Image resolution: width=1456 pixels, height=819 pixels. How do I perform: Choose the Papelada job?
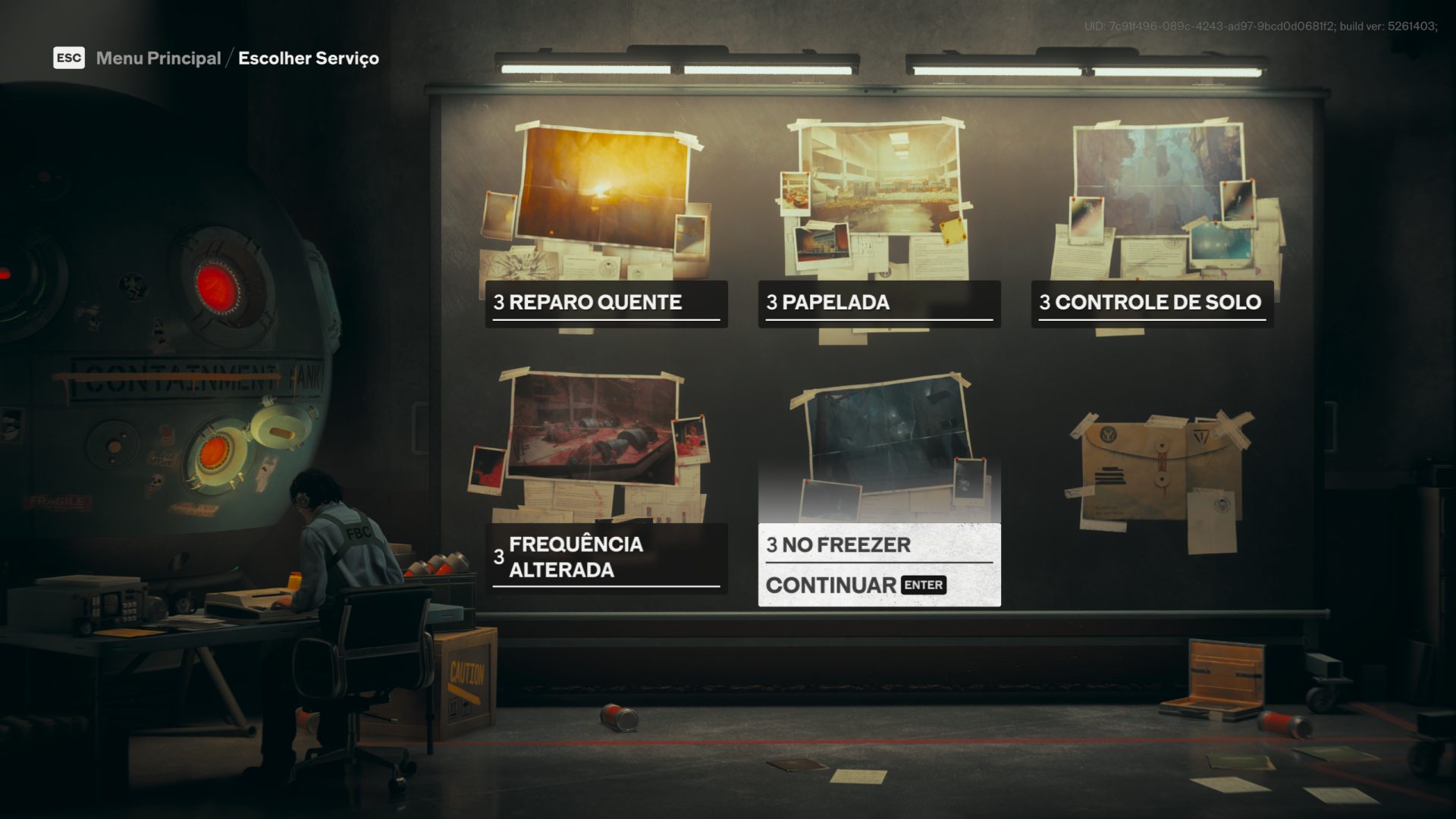pos(879,303)
